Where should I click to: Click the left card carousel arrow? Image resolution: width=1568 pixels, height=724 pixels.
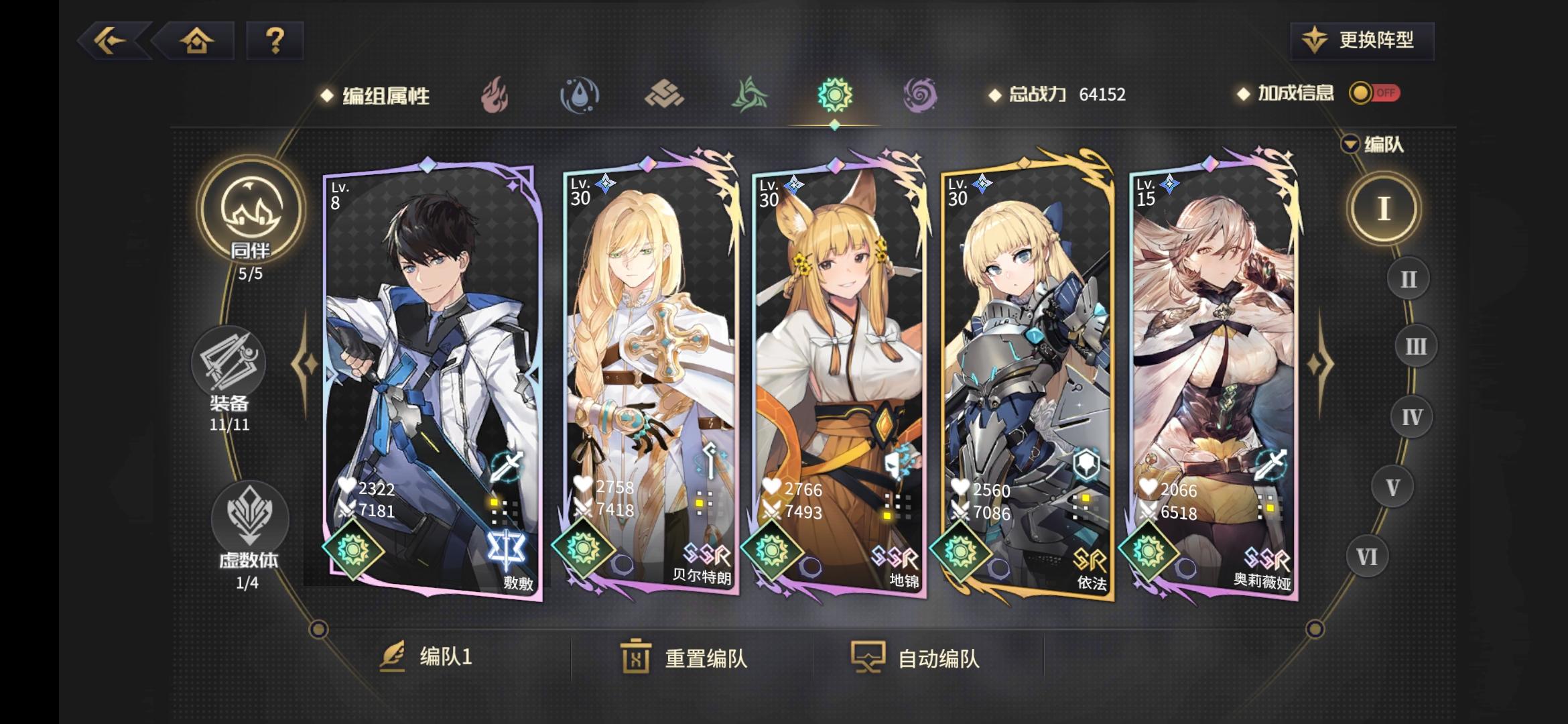coord(304,365)
